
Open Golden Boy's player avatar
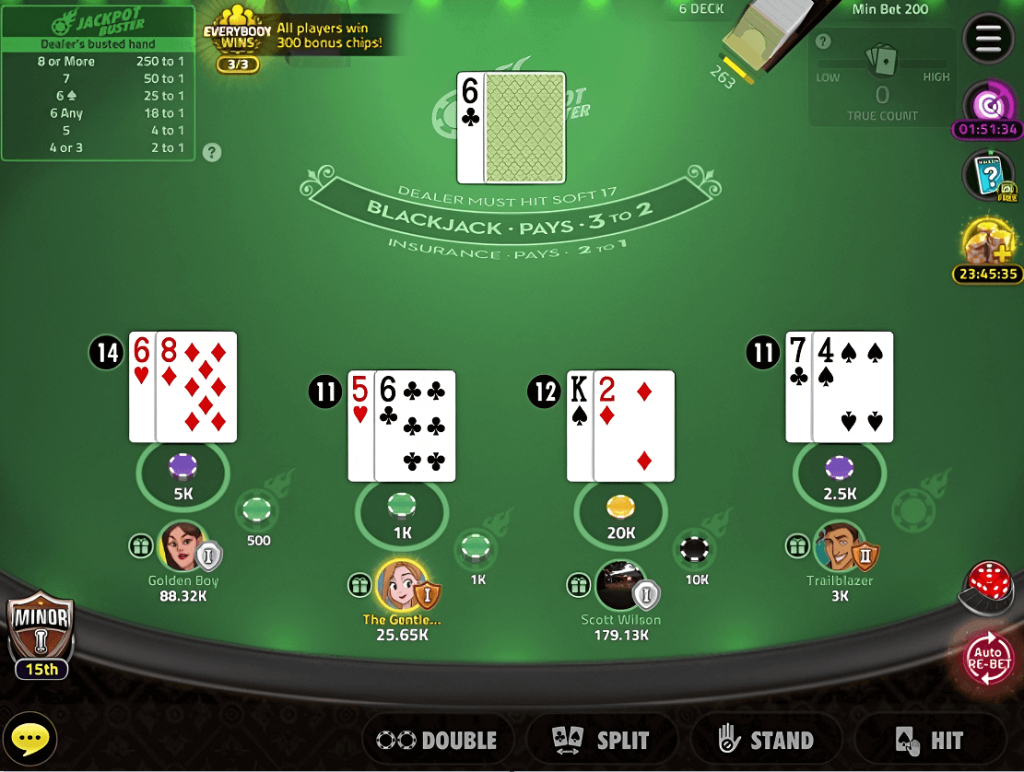(181, 546)
